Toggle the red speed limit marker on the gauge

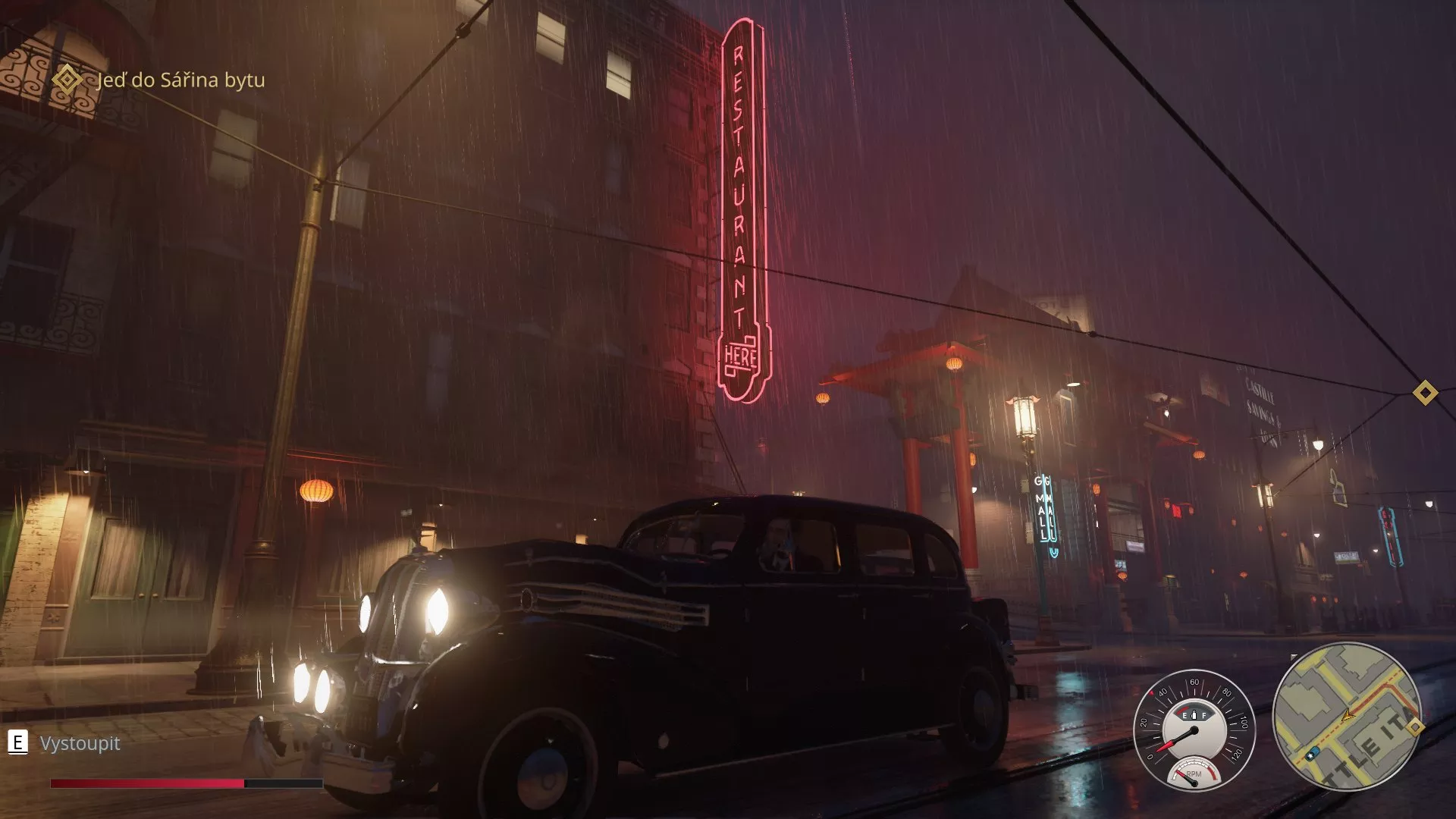click(x=1152, y=692)
